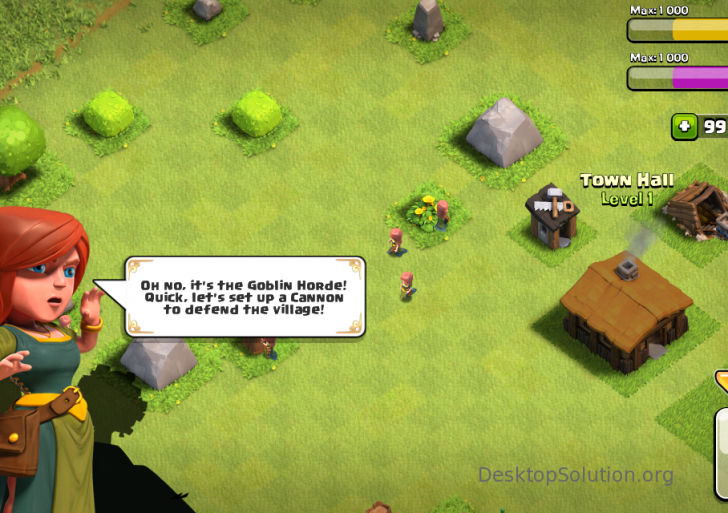
Task: Tap the Goblin Horde speech bubble to continue
Action: pyautogui.click(x=244, y=297)
